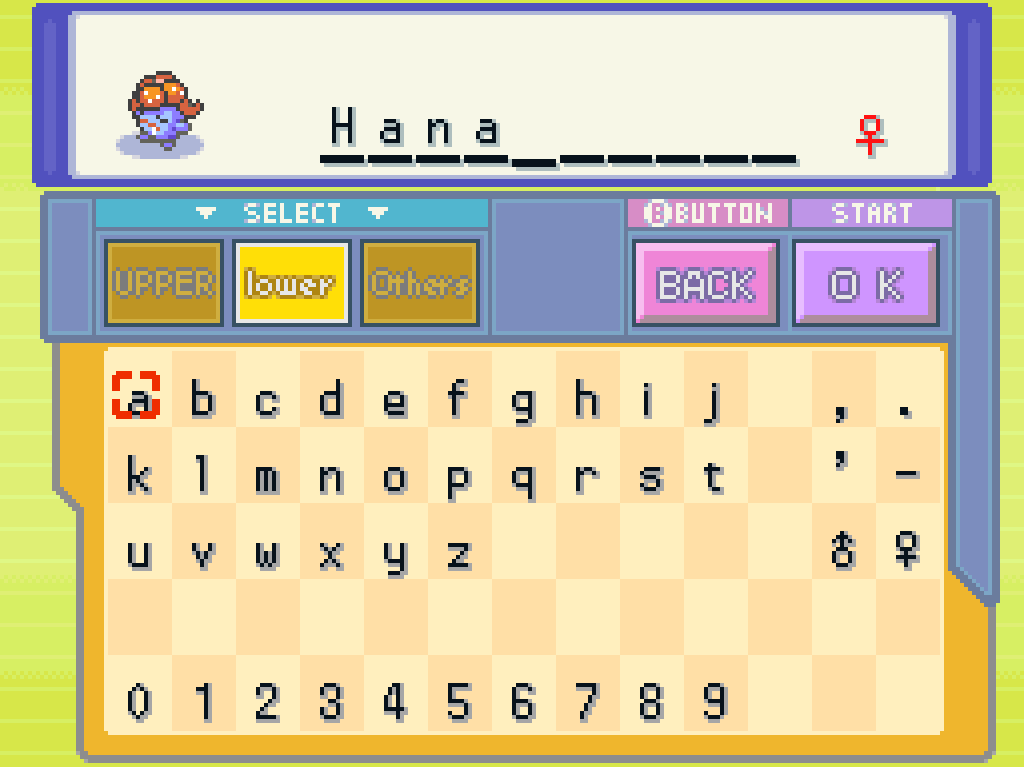The image size is (1024, 767).
Task: Select the digit 0 key
Action: tap(138, 703)
